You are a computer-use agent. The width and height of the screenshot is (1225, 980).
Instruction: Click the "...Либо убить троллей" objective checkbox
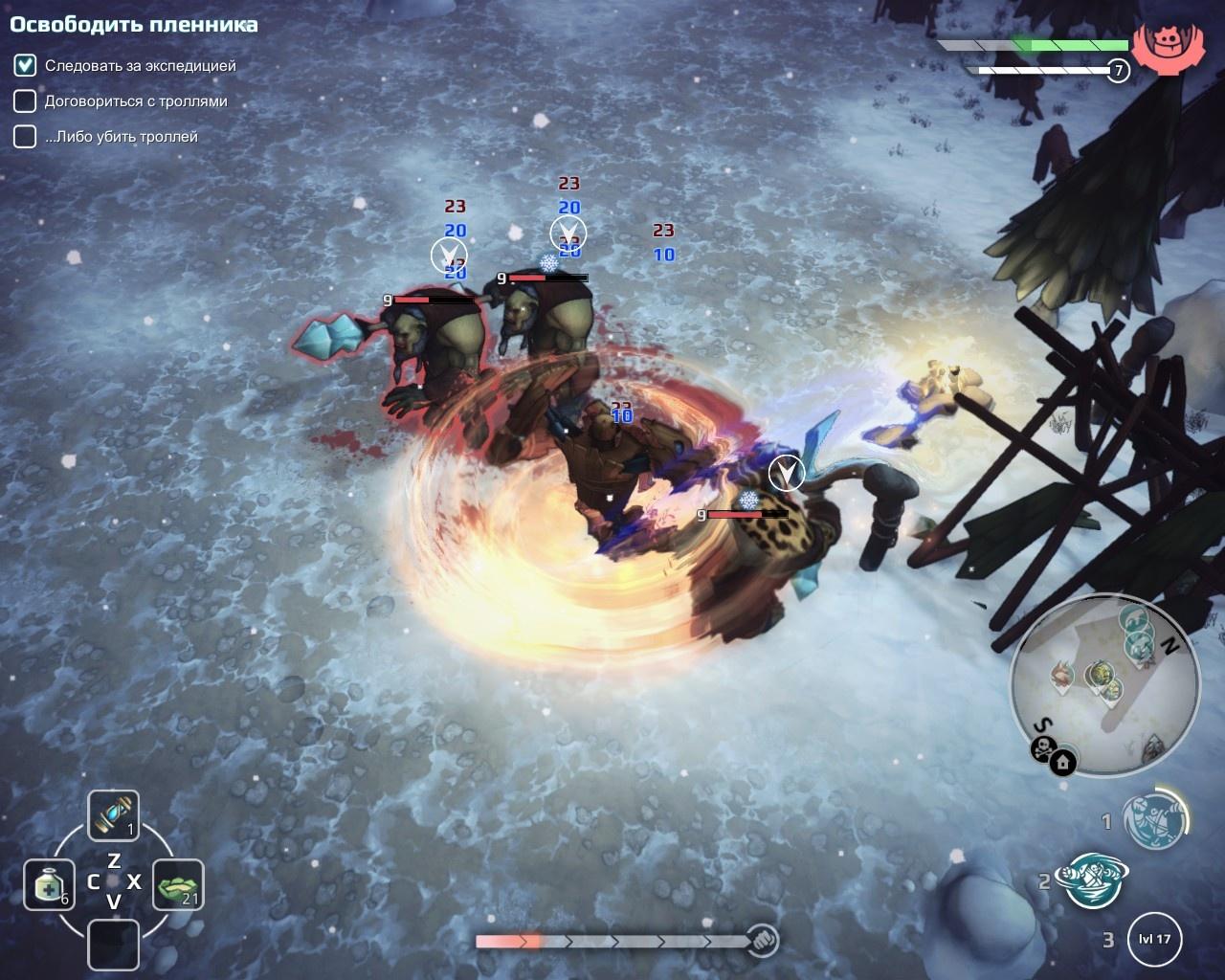[x=25, y=137]
